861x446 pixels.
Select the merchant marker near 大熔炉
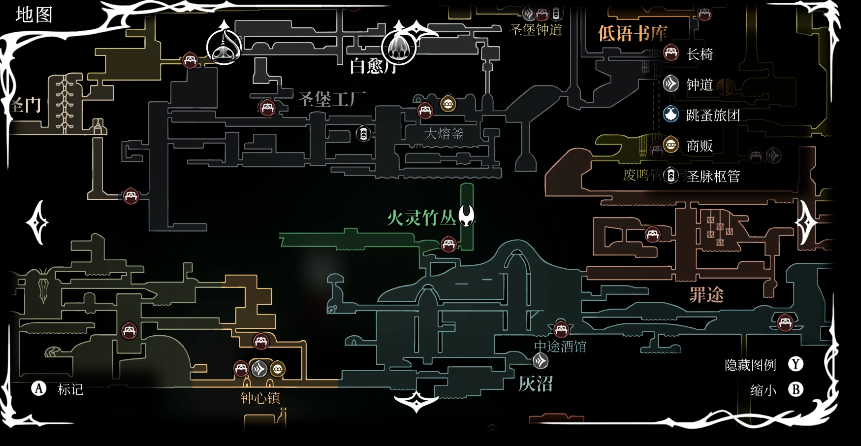click(447, 103)
